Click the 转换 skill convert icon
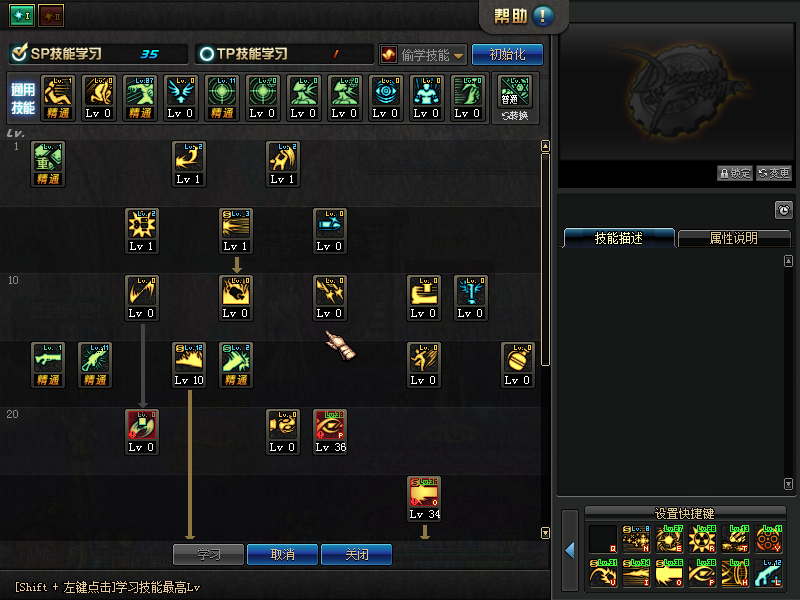This screenshot has height=600, width=800. pyautogui.click(x=516, y=97)
